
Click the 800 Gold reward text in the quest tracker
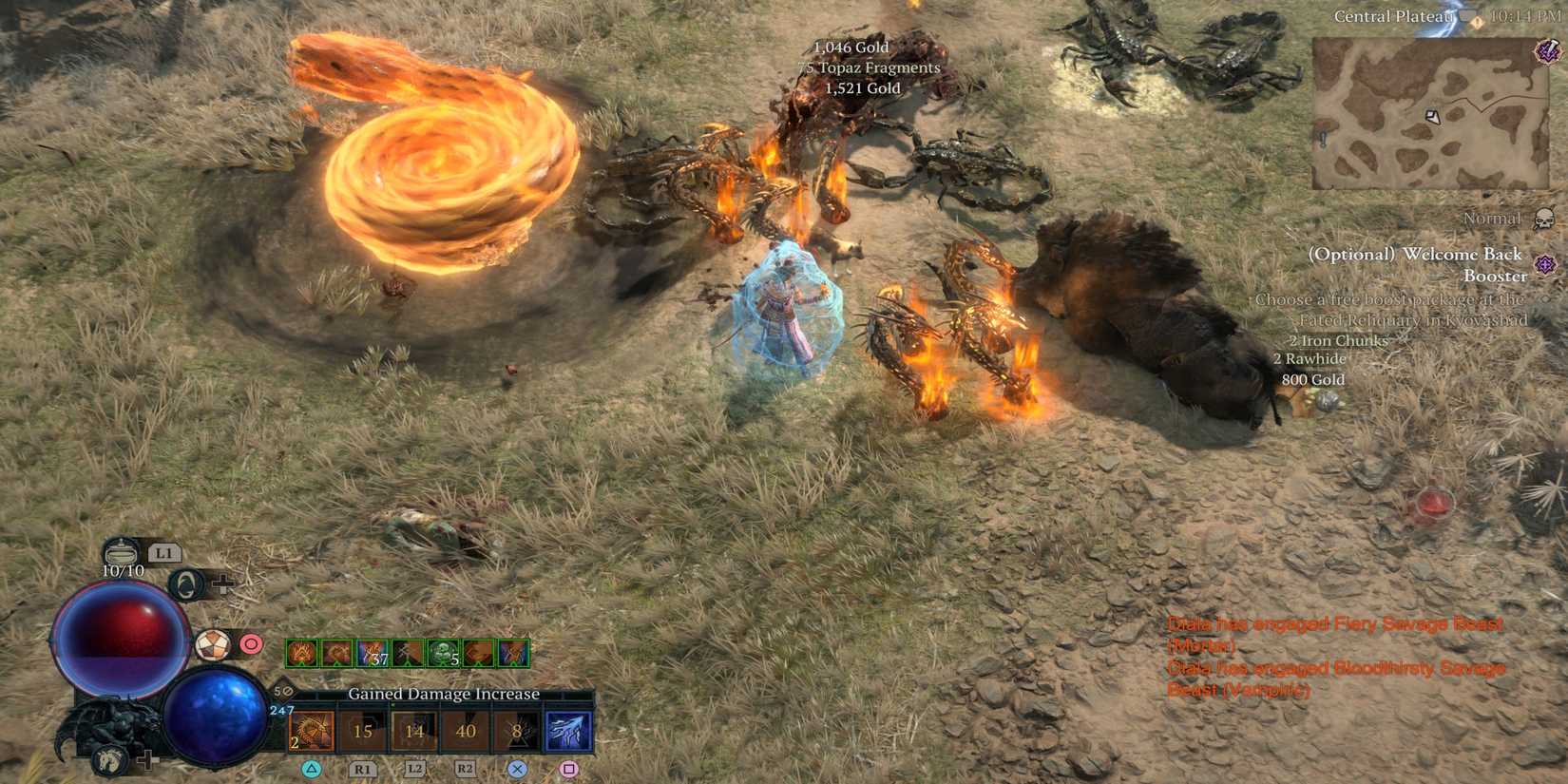(1313, 379)
